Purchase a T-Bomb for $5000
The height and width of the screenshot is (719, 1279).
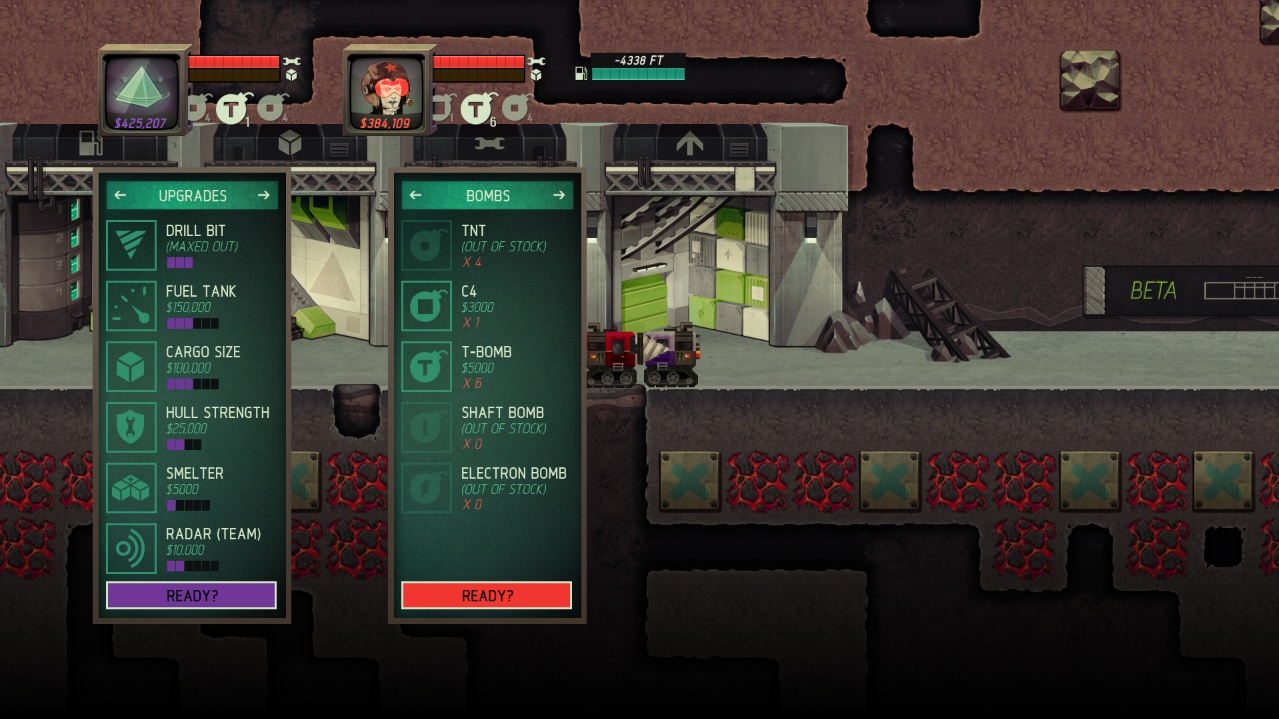(x=486, y=367)
